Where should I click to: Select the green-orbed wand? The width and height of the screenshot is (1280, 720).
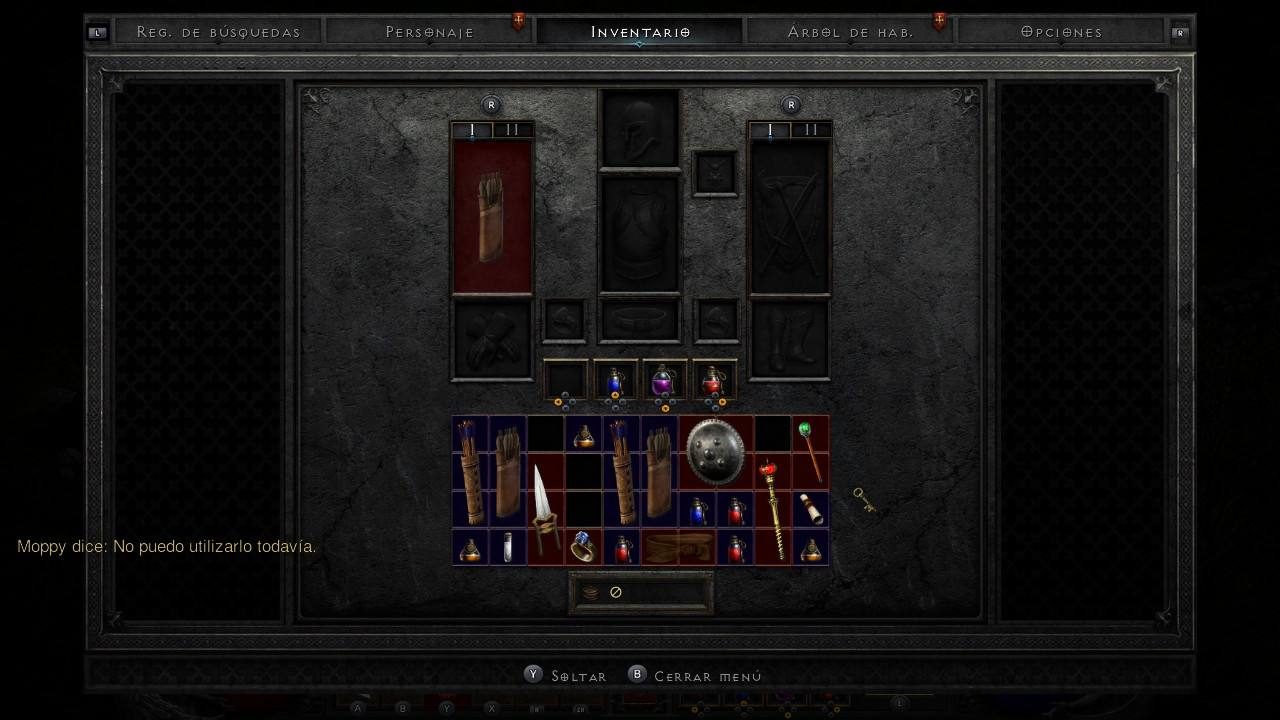coord(810,451)
